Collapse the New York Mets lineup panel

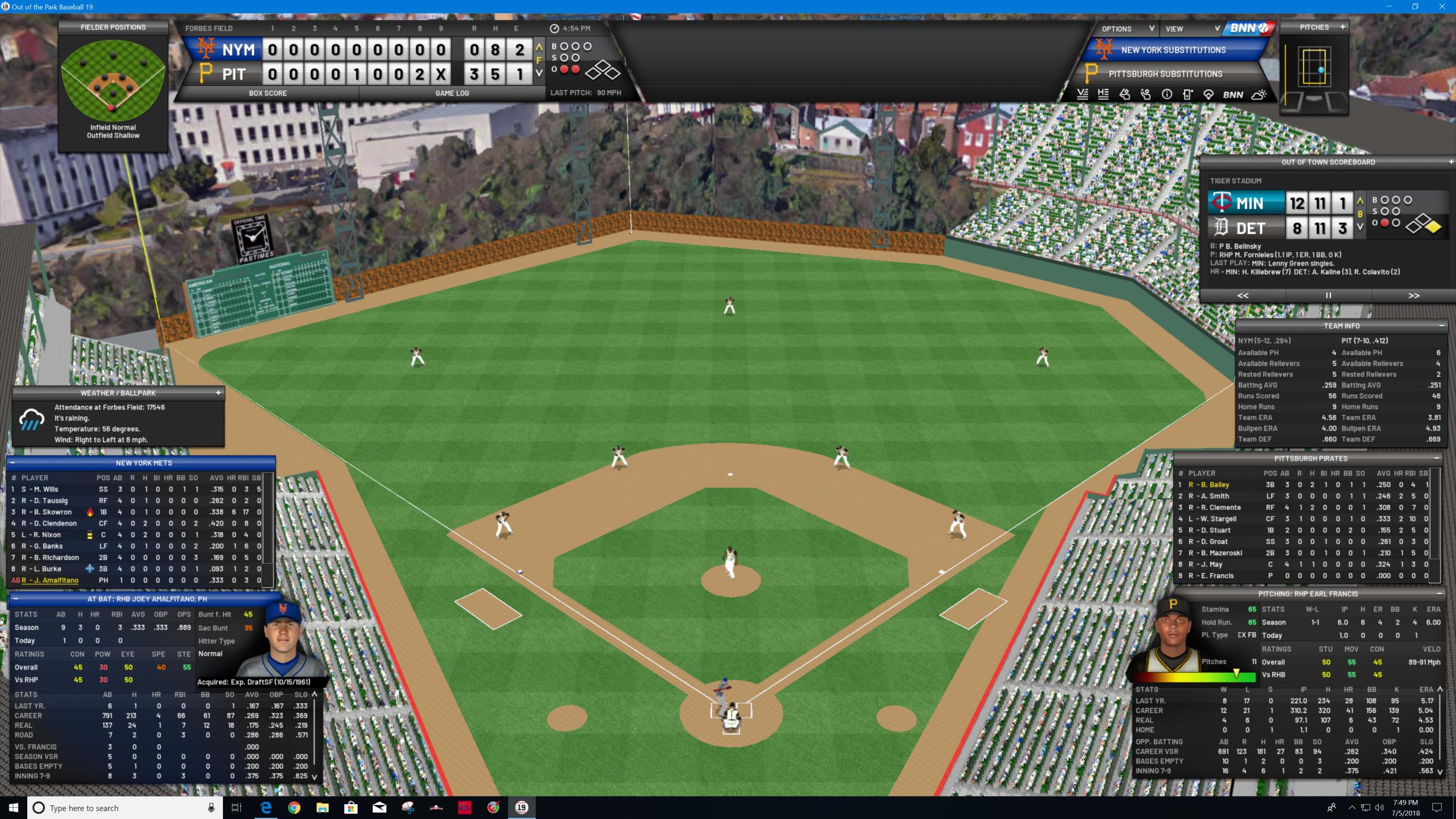(x=13, y=463)
